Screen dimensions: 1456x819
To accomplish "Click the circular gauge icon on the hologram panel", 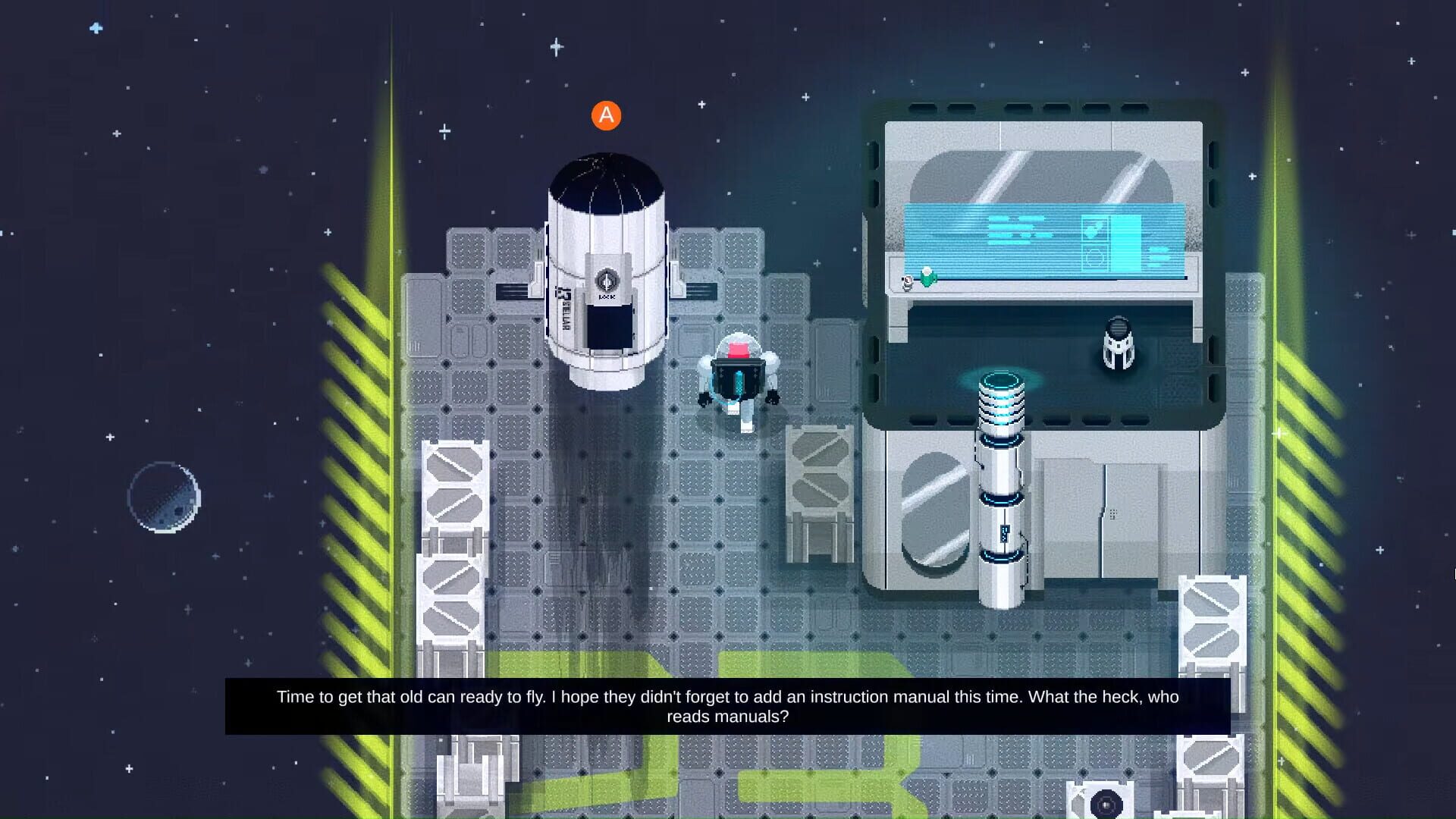I will [1094, 257].
